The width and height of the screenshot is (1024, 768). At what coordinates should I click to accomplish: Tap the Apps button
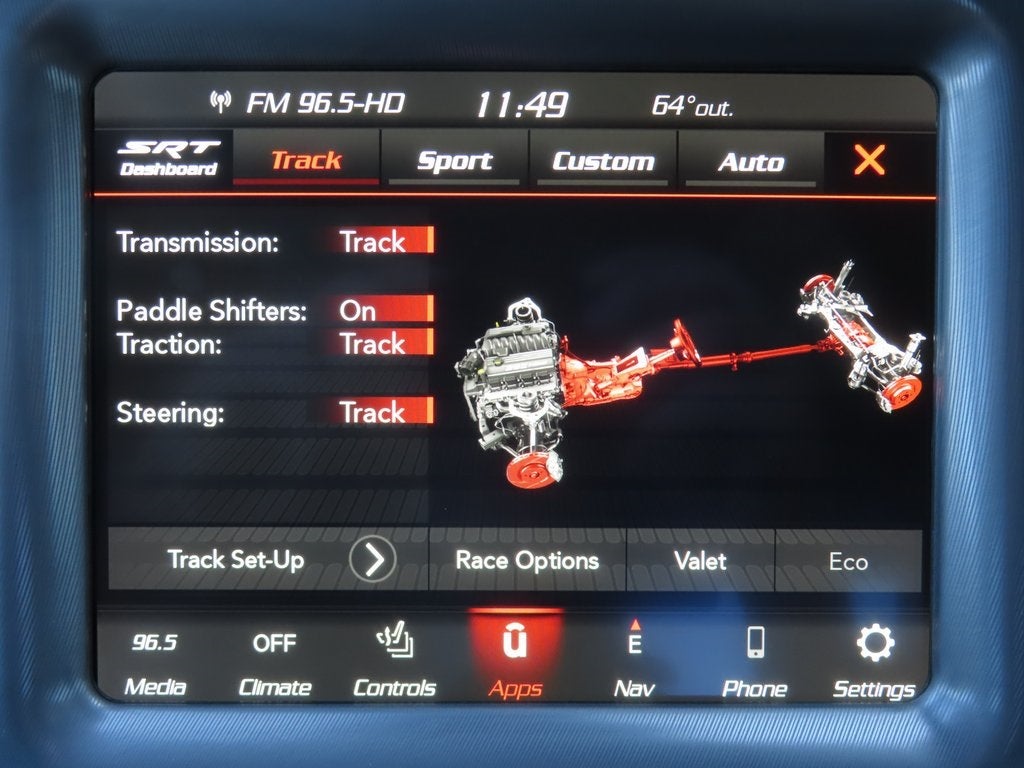point(515,661)
